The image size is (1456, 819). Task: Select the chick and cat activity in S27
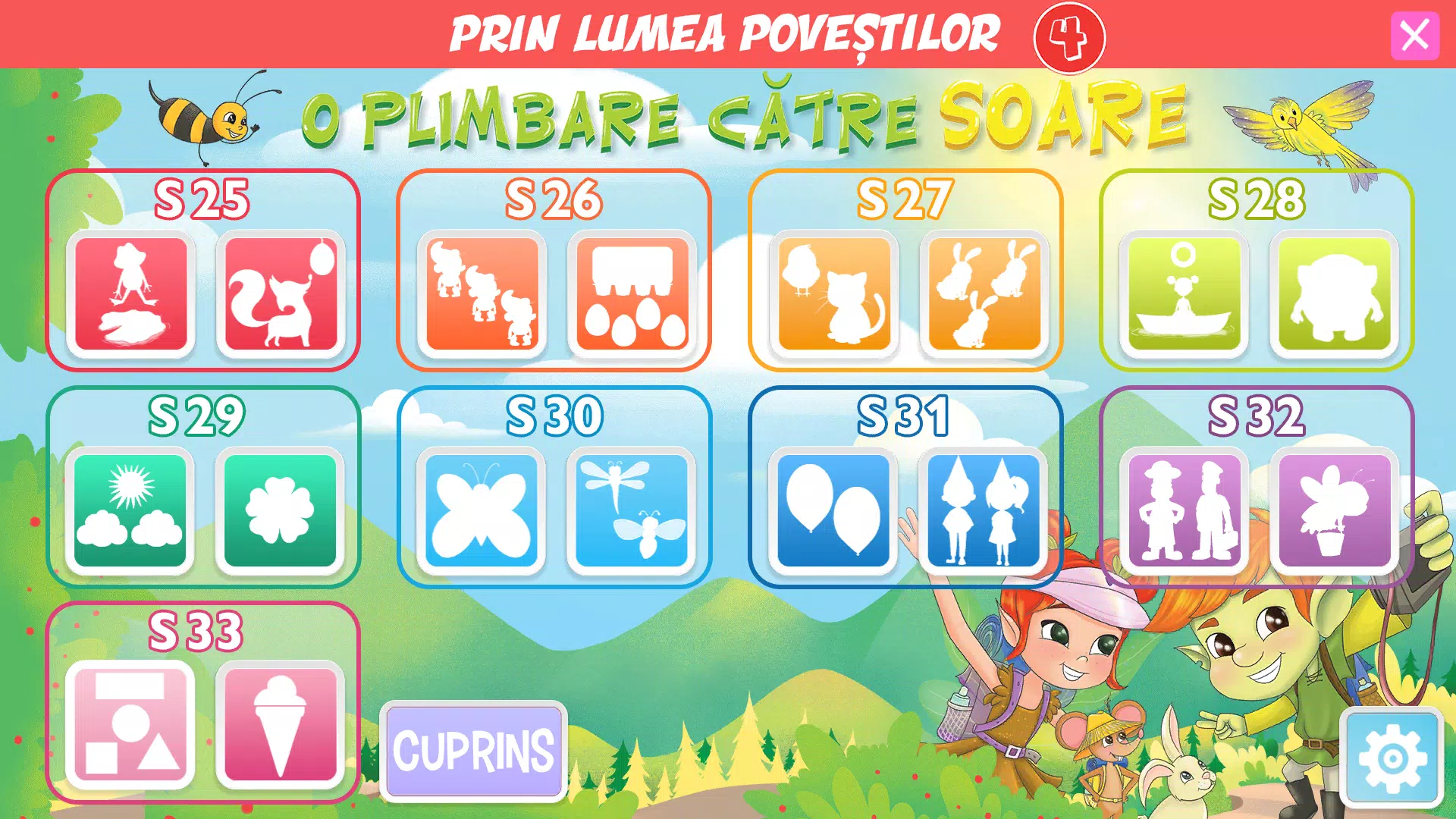(836, 294)
